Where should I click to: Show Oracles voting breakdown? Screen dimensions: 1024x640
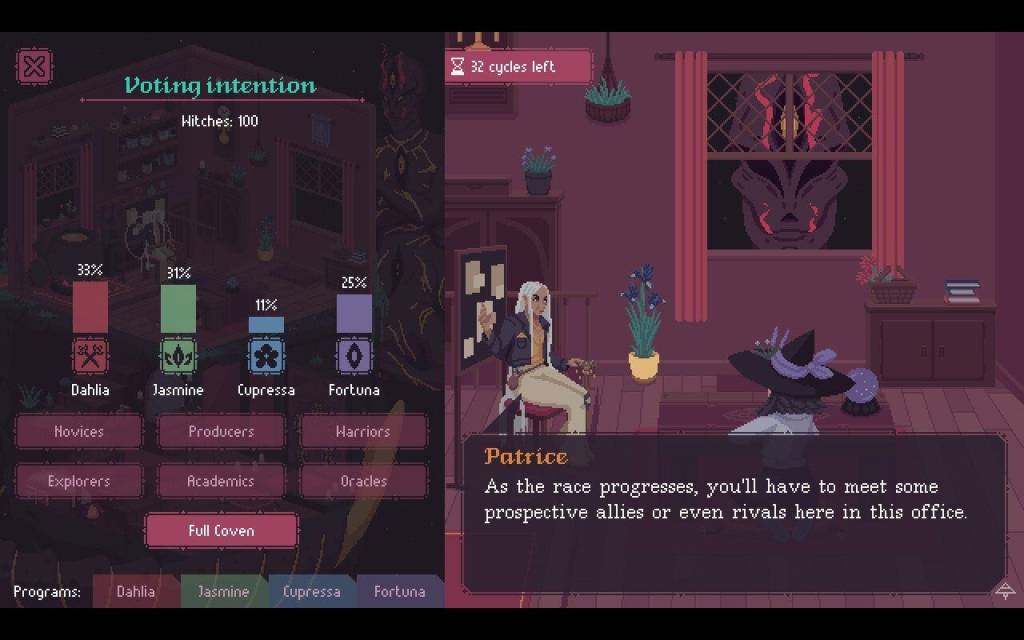click(363, 481)
